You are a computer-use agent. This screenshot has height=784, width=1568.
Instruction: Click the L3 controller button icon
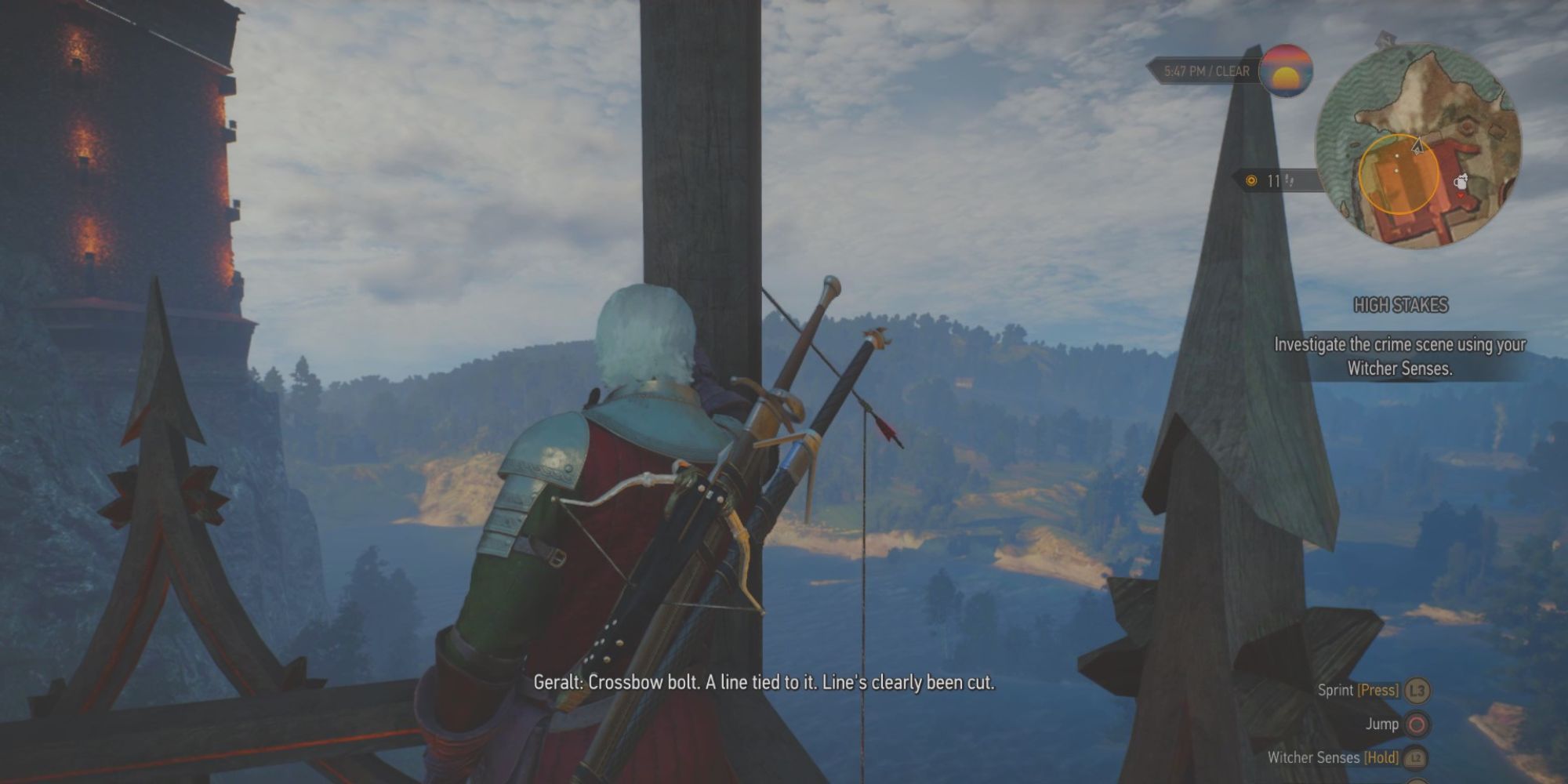point(1417,690)
